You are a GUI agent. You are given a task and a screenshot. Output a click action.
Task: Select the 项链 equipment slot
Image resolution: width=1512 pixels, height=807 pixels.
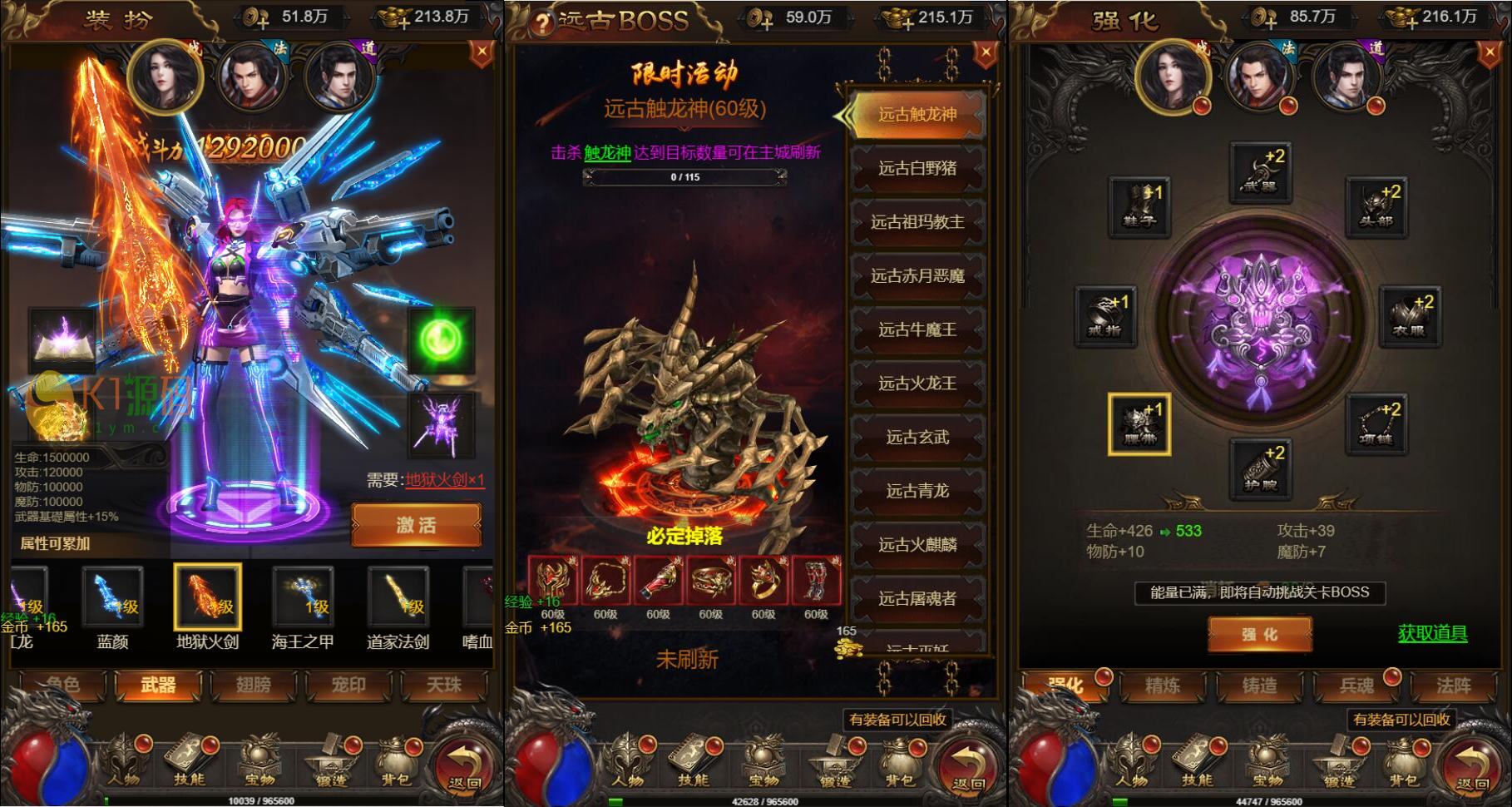pos(1376,424)
